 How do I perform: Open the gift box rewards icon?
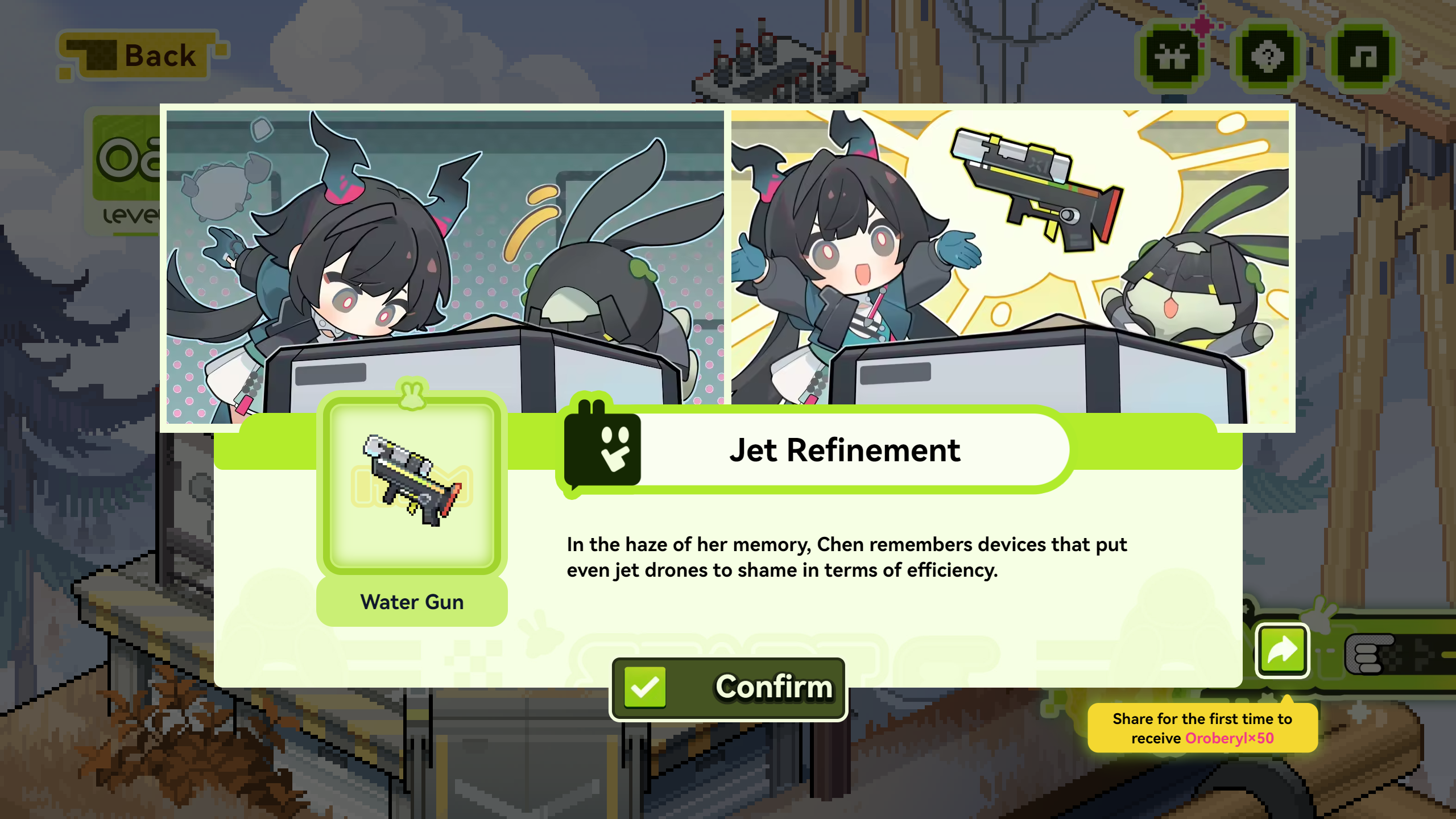pyautogui.click(x=1173, y=57)
